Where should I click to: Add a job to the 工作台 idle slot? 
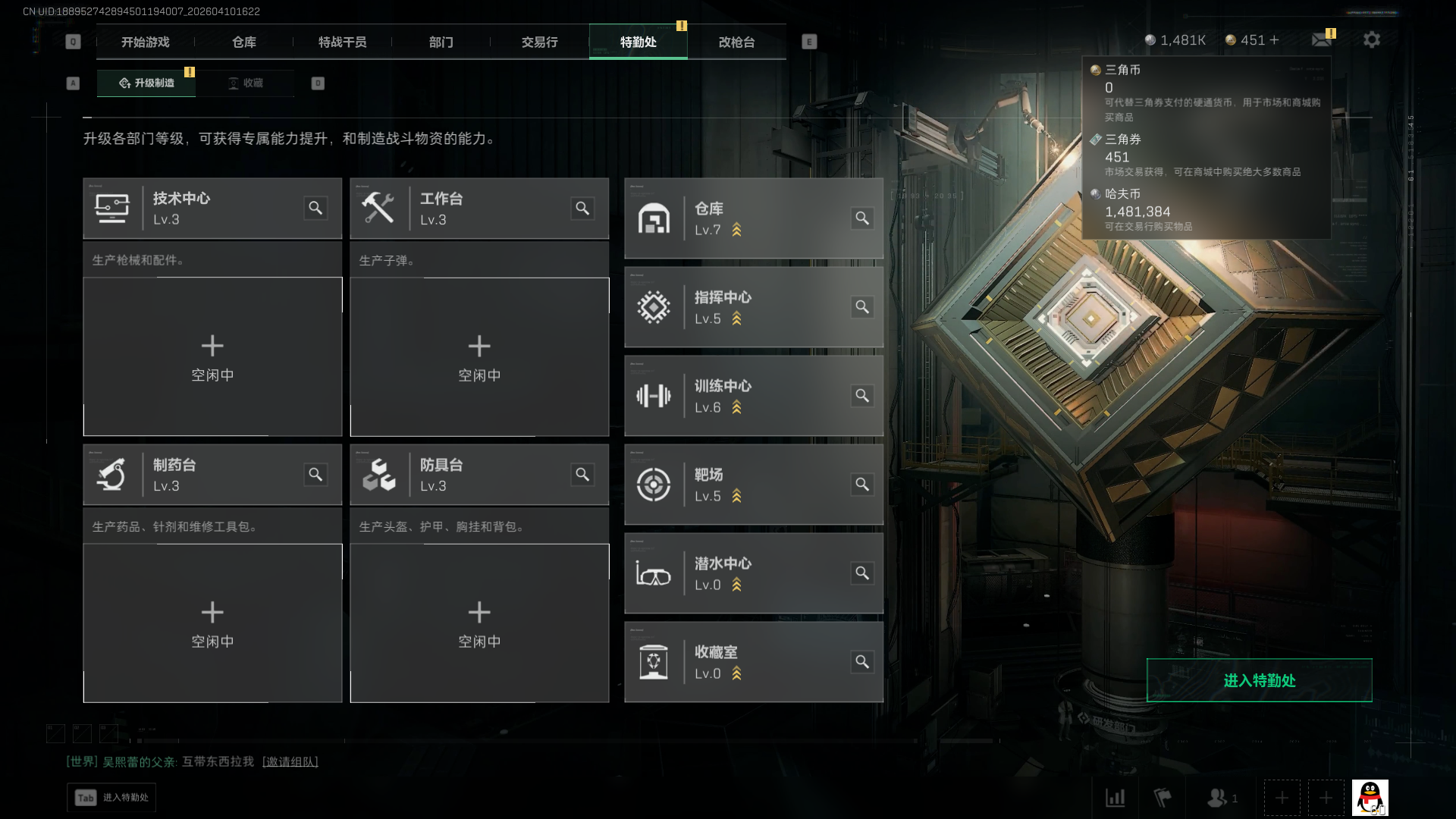pyautogui.click(x=479, y=356)
